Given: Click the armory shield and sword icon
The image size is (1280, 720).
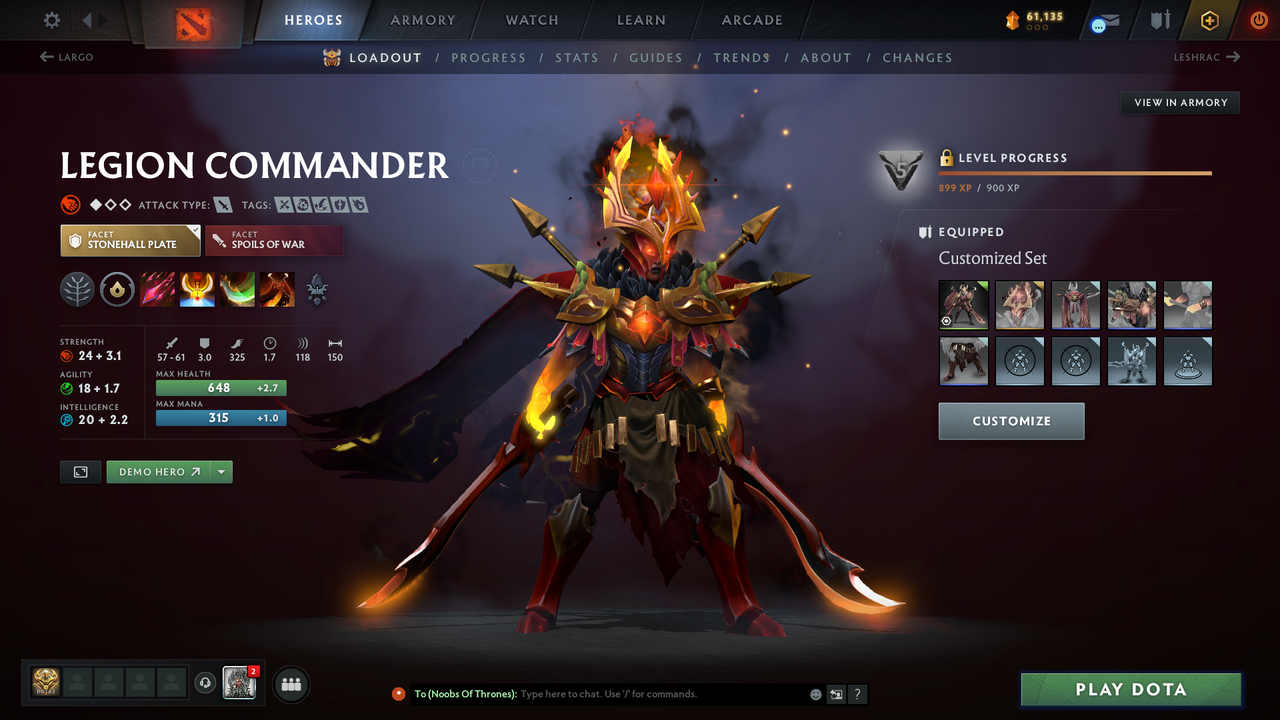Looking at the screenshot, I should pyautogui.click(x=1160, y=19).
